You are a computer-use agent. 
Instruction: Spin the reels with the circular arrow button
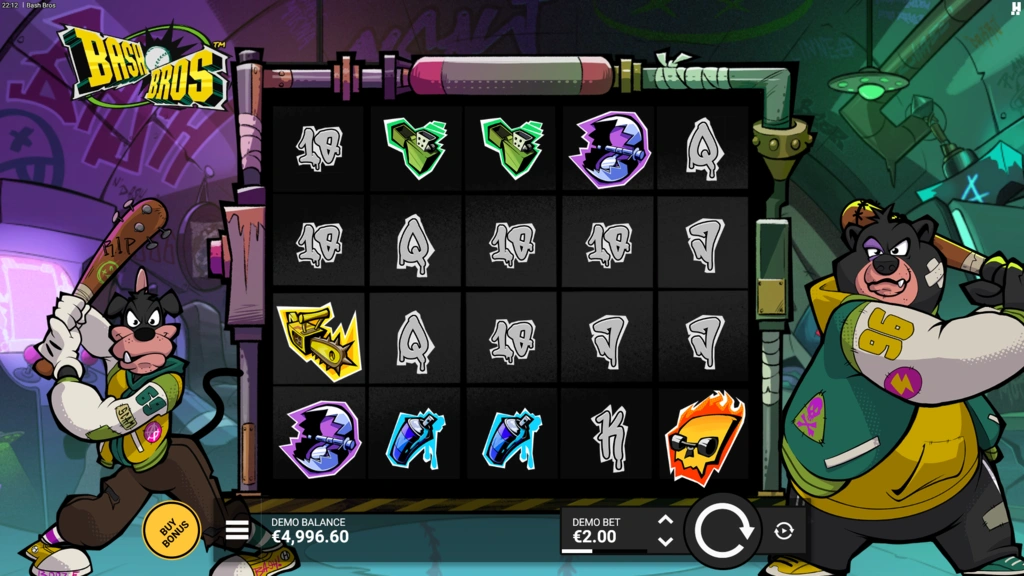723,531
